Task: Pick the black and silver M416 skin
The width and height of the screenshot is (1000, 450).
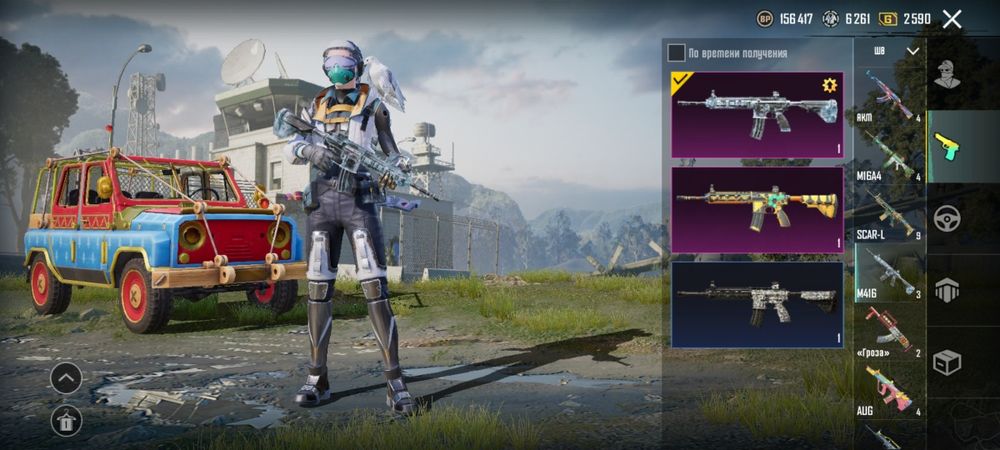Action: click(x=757, y=304)
